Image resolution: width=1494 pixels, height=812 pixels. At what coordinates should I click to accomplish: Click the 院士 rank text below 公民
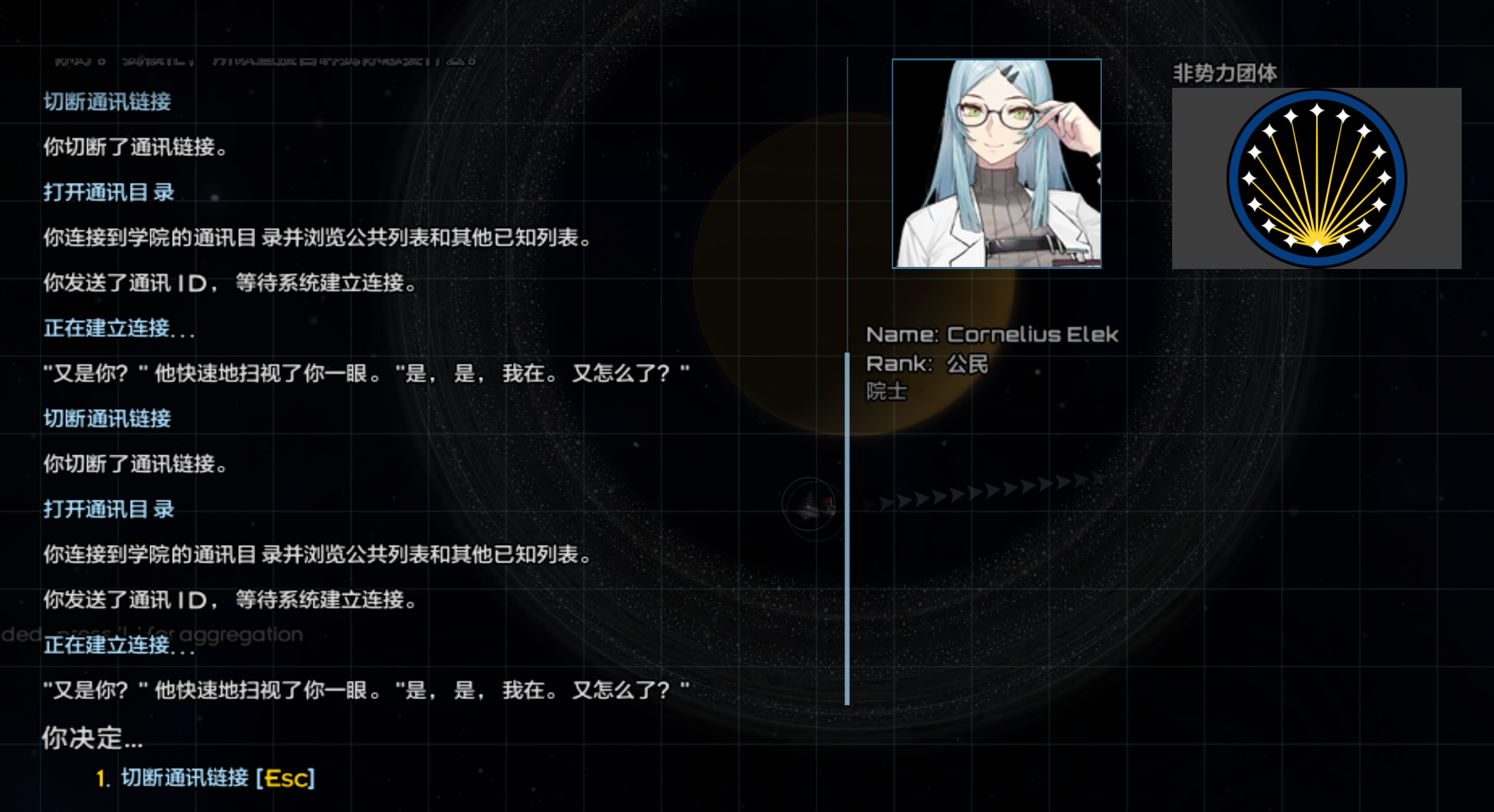coord(888,391)
